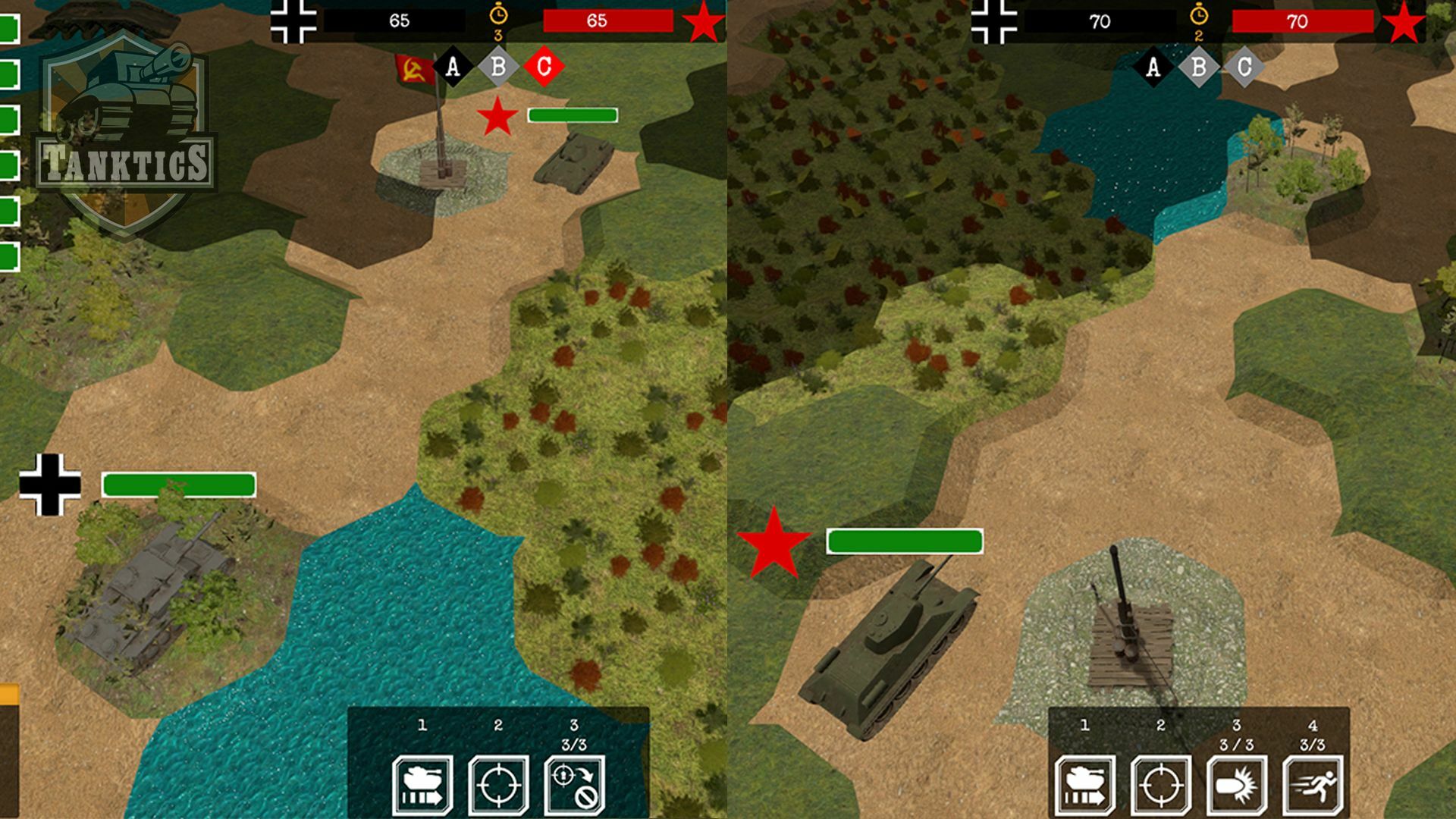Activate the hold-fire ambush ability (slot 3)
Image resolution: width=1456 pixels, height=819 pixels.
[x=576, y=785]
